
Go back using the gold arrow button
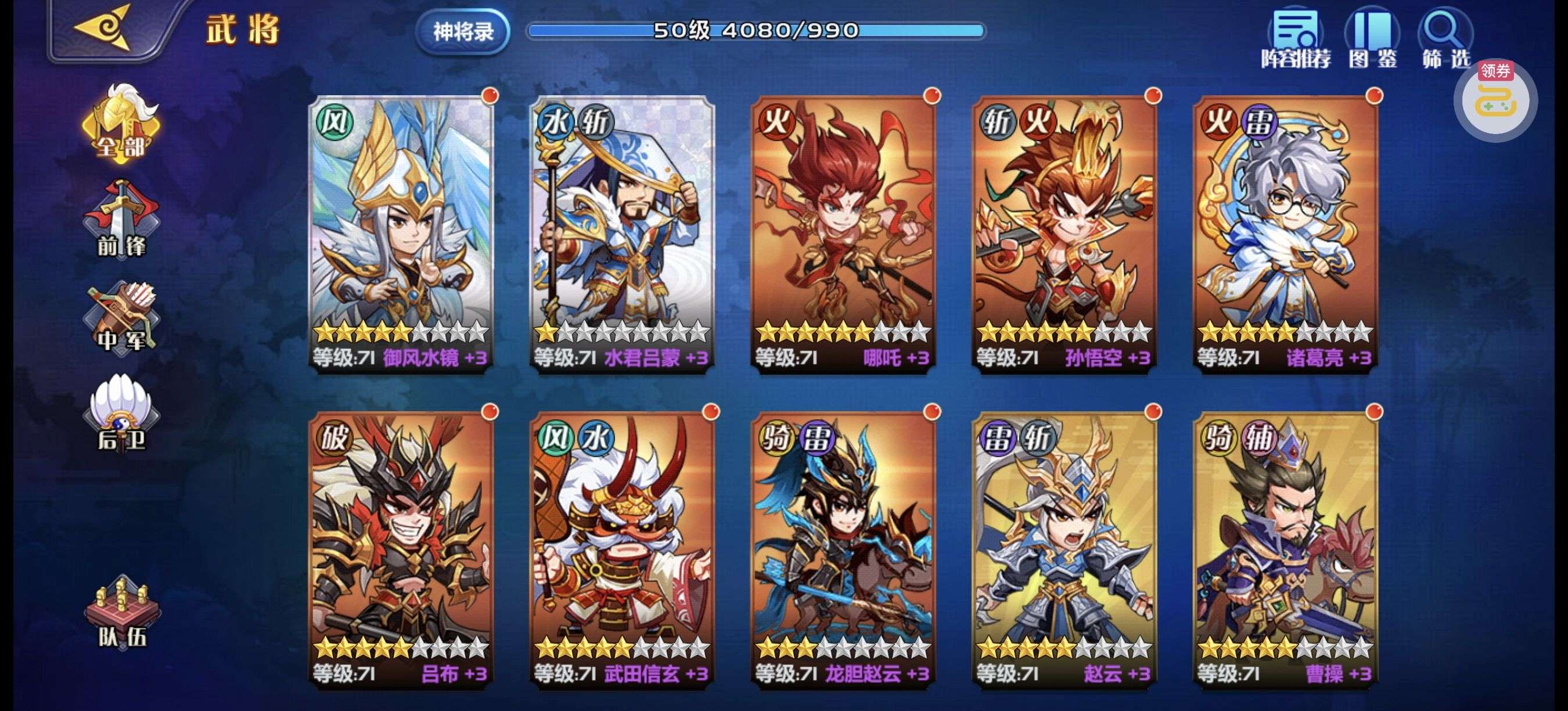[x=103, y=28]
